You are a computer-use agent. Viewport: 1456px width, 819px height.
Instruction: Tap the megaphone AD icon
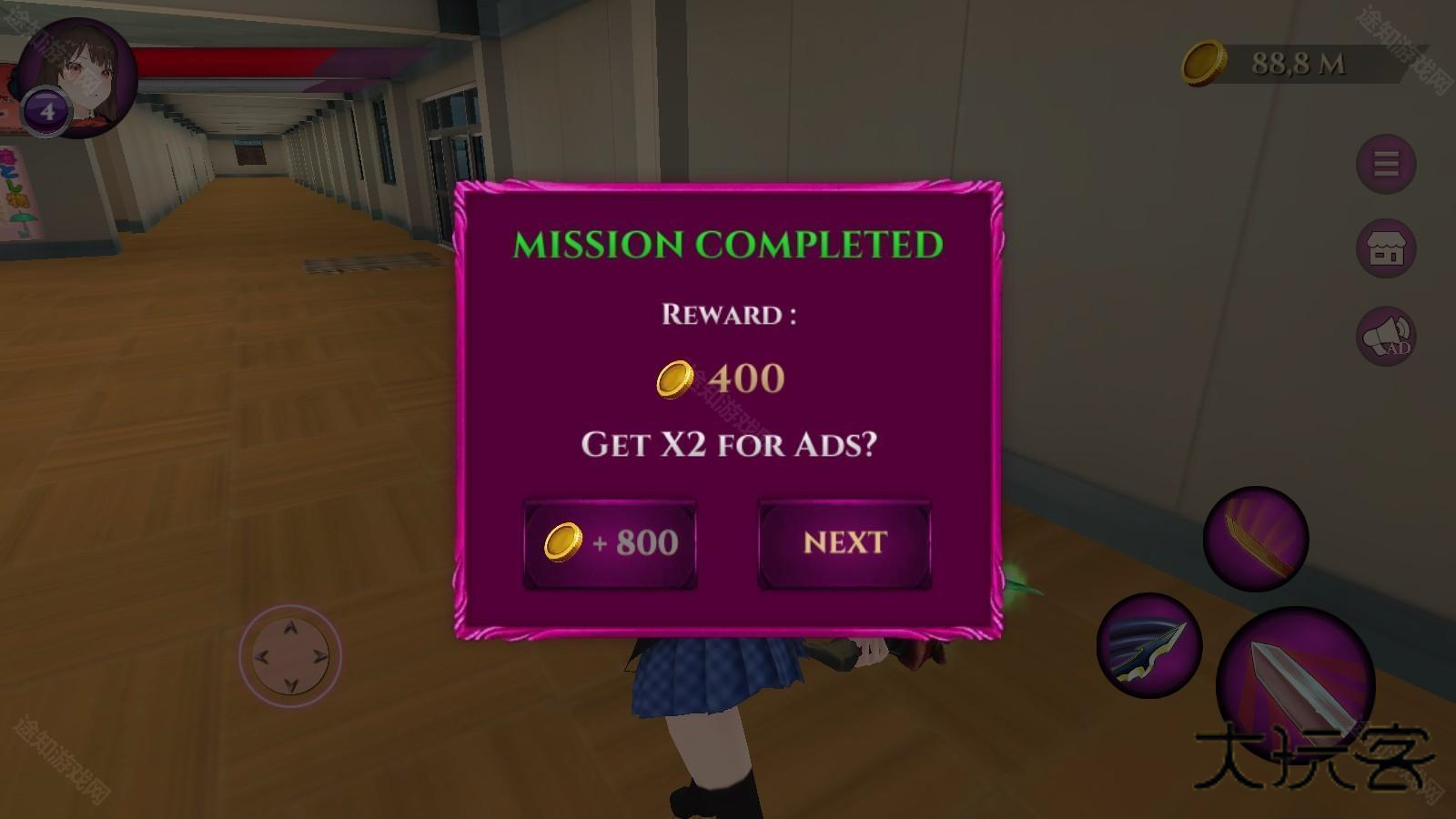pos(1386,337)
